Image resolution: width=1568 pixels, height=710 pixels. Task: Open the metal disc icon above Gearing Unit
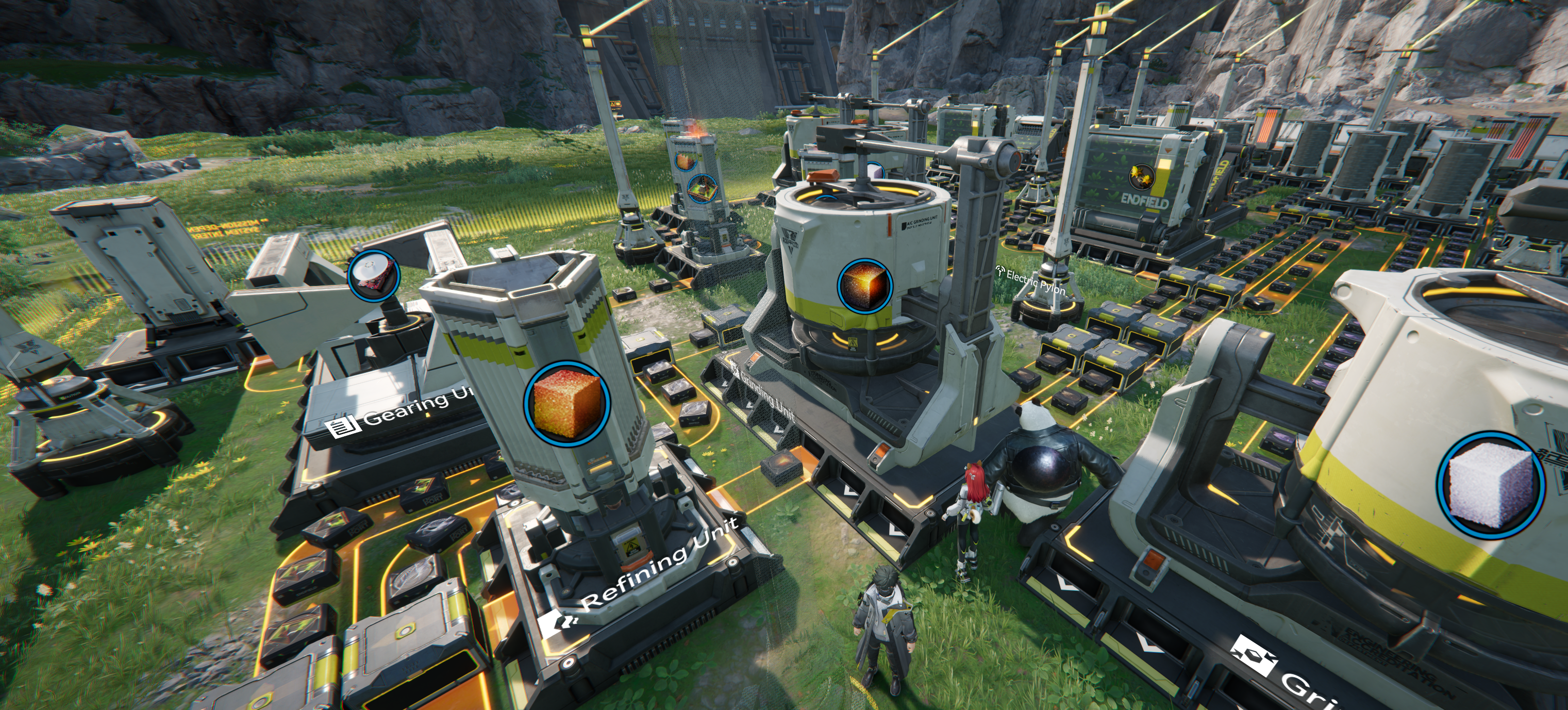pyautogui.click(x=373, y=276)
